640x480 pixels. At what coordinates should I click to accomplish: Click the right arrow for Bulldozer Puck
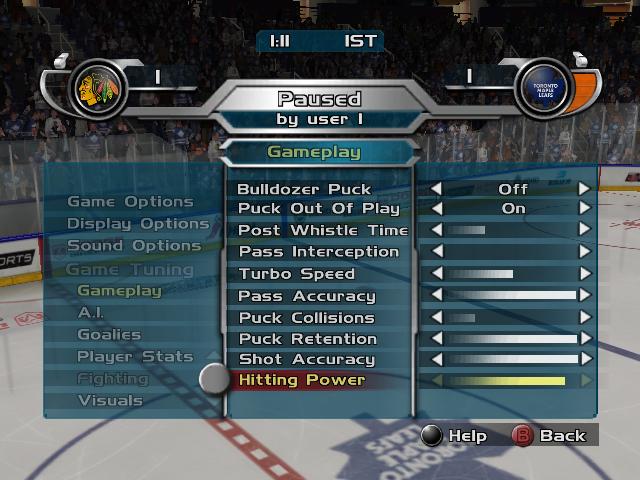[x=585, y=188]
